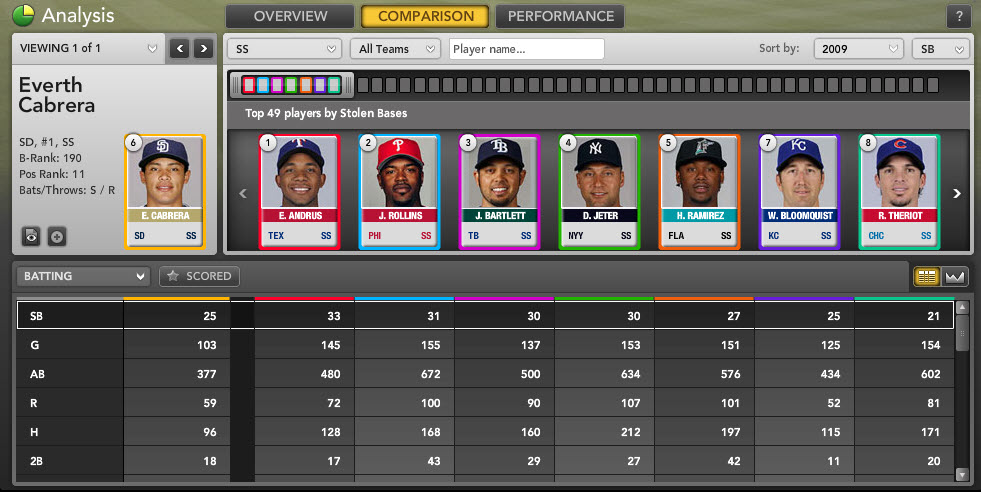Pick the D. Jeter player card
This screenshot has height=492, width=981.
click(x=598, y=190)
